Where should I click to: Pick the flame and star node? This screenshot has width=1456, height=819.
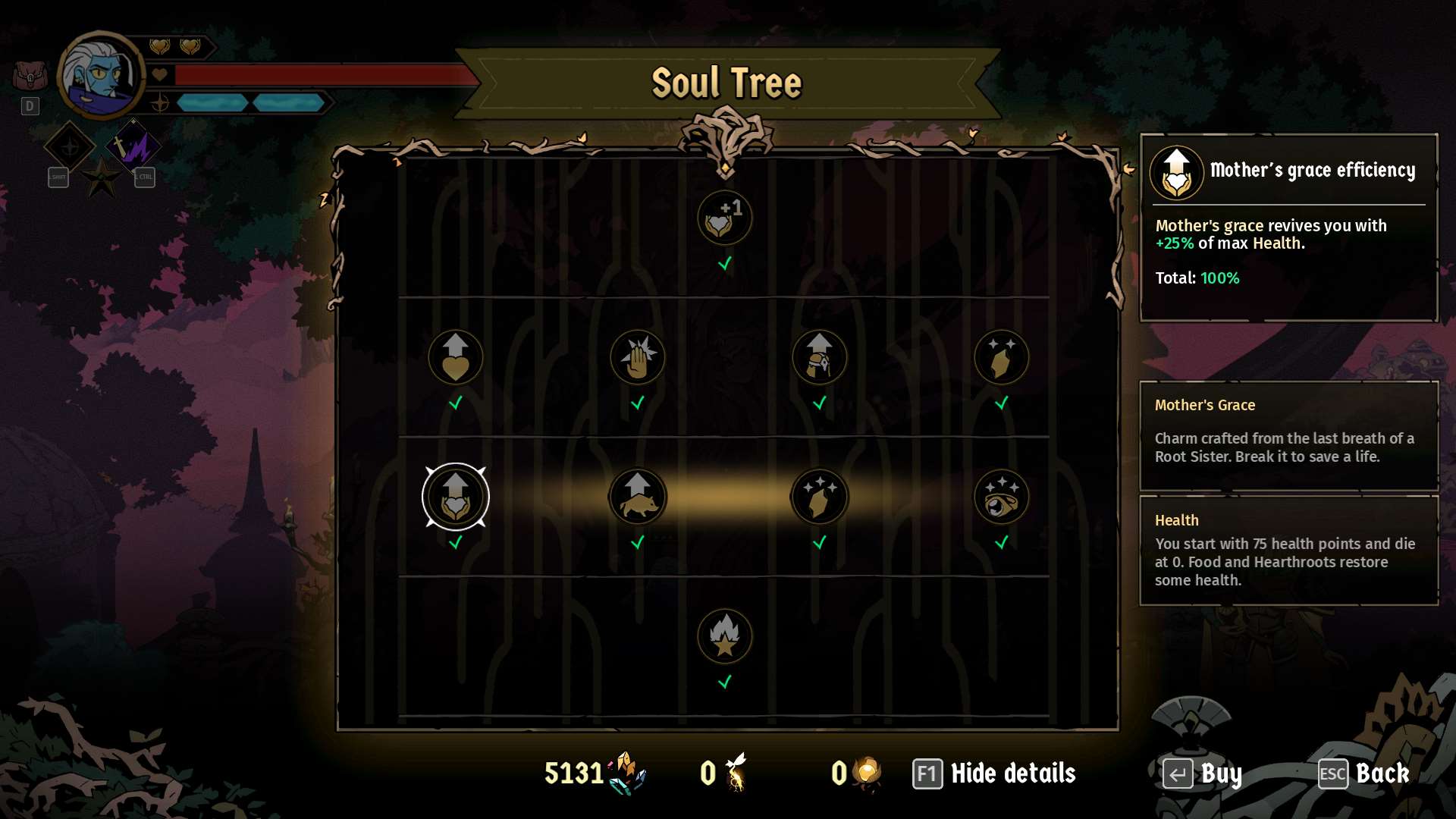[724, 636]
